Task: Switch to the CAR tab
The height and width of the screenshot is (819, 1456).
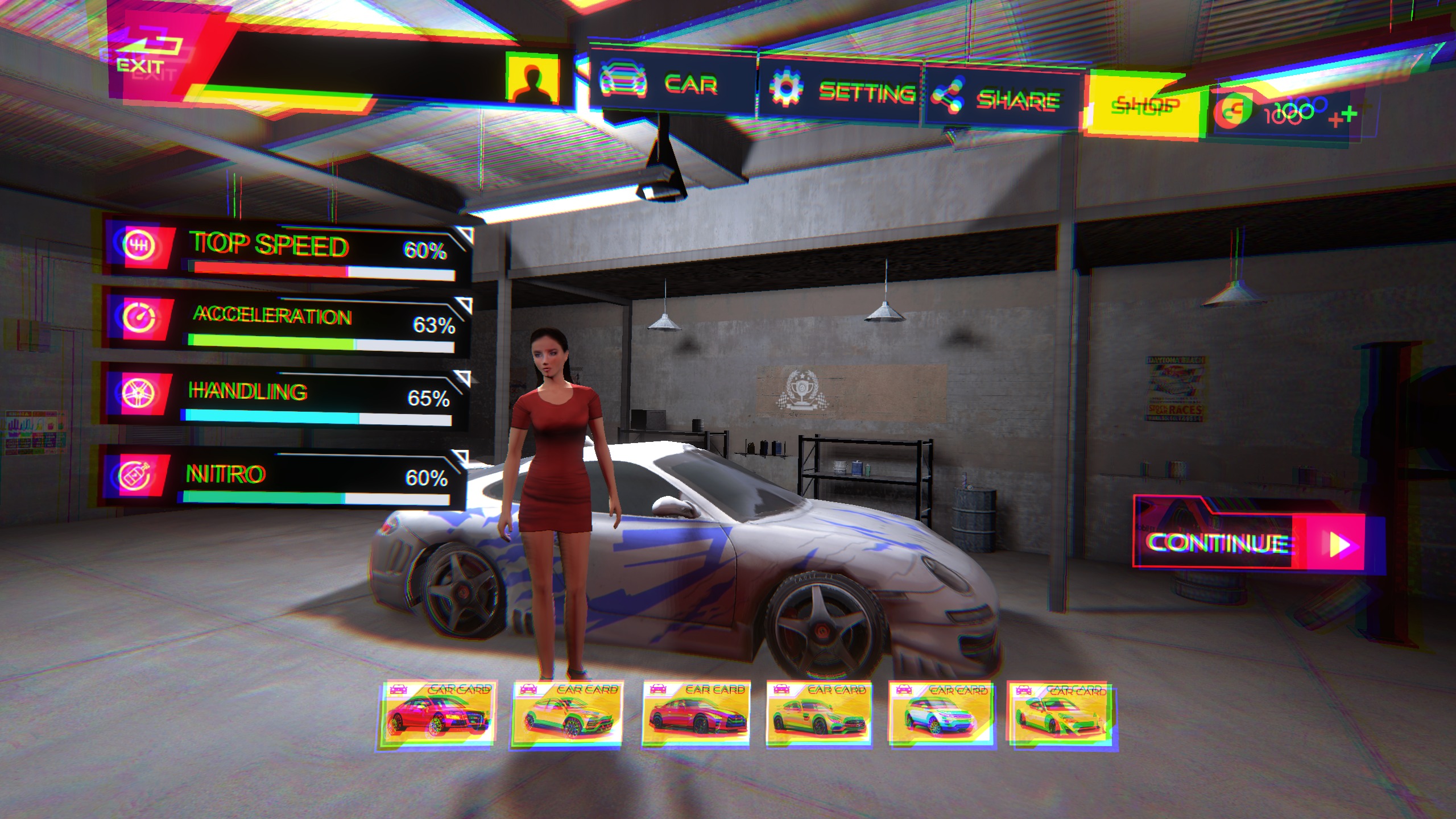Action: pos(671,85)
